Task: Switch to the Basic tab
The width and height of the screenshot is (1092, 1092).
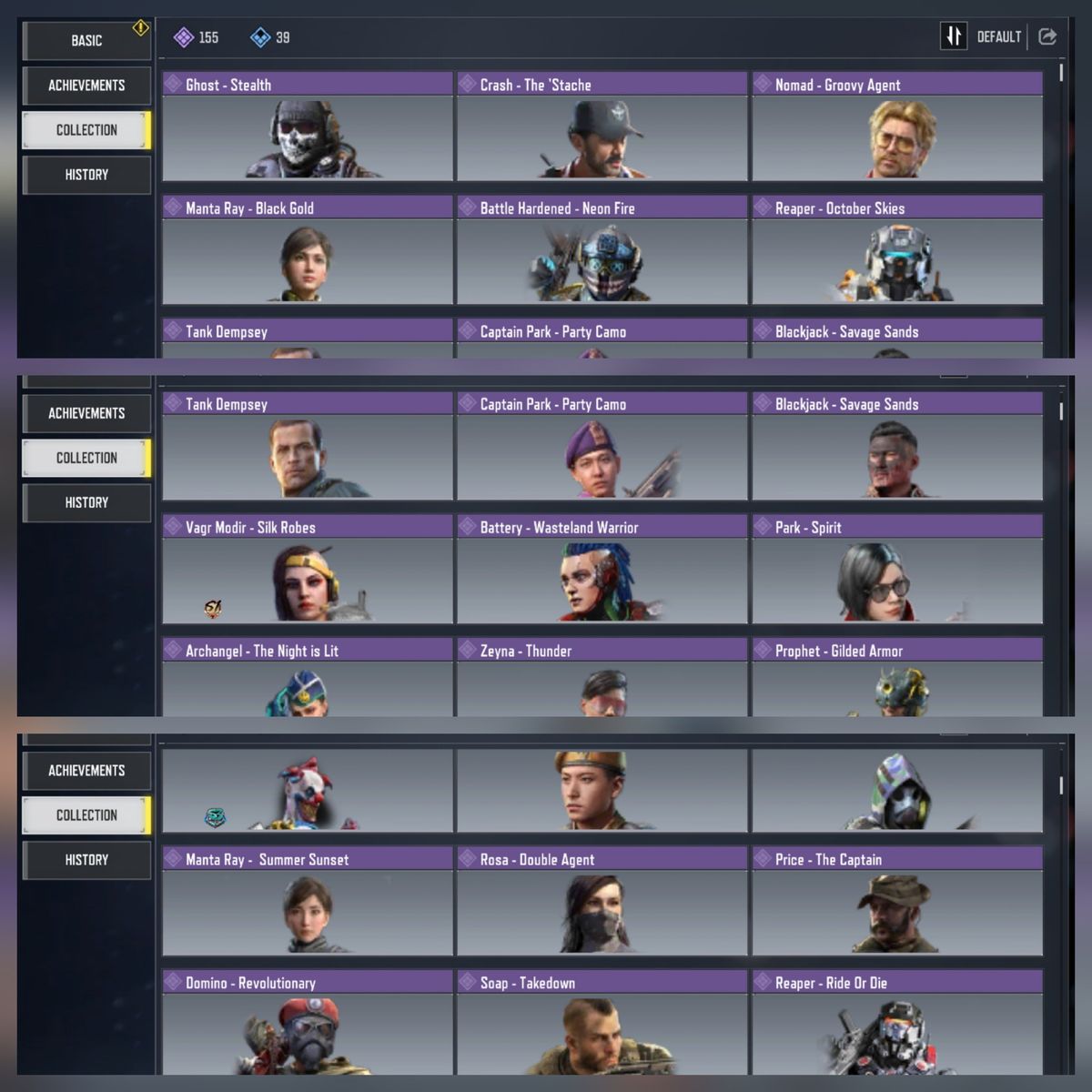Action: pos(86,40)
